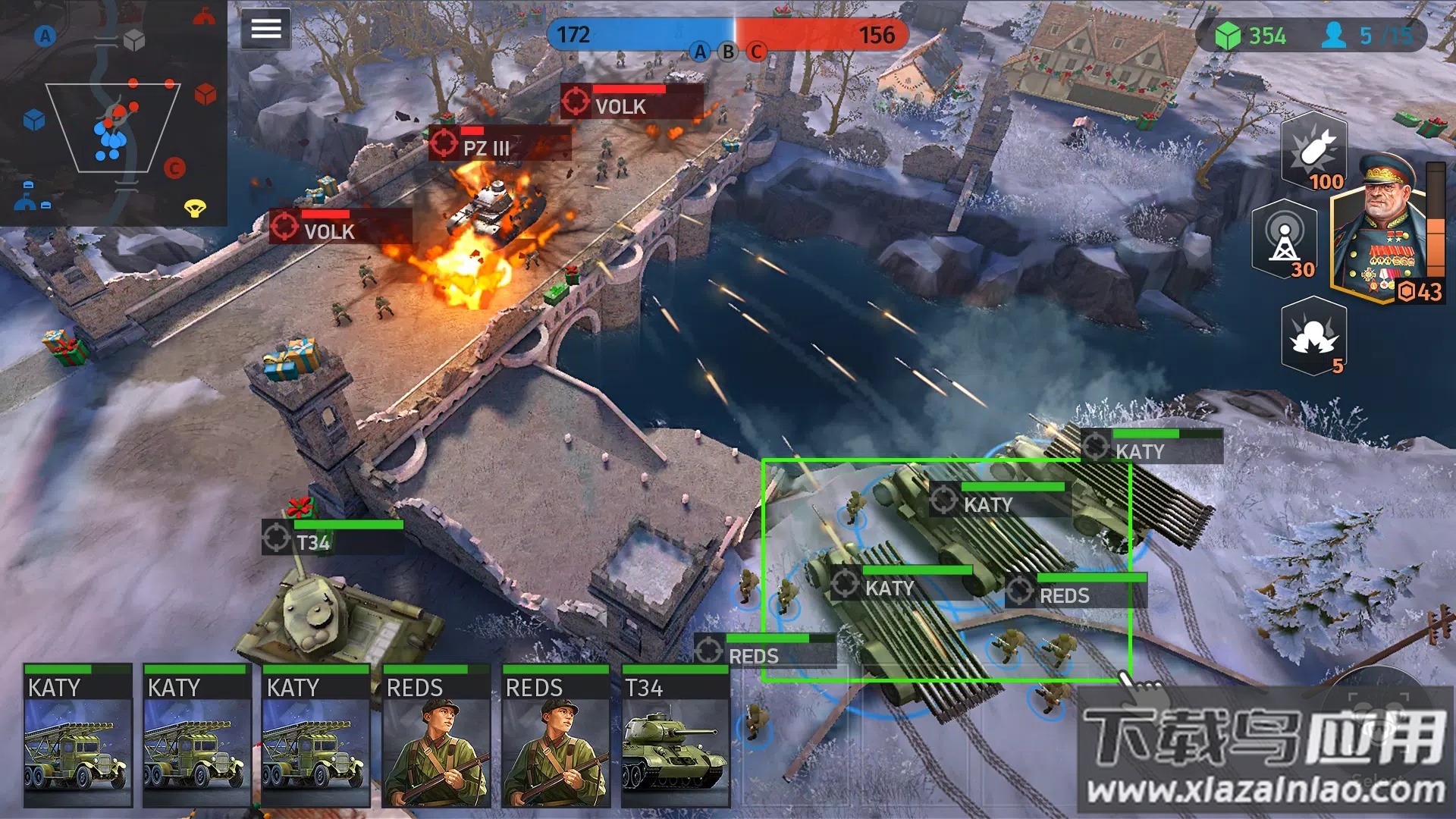Screen dimensions: 1456x819
Task: Choose the T34 tank unit card
Action: click(x=675, y=736)
